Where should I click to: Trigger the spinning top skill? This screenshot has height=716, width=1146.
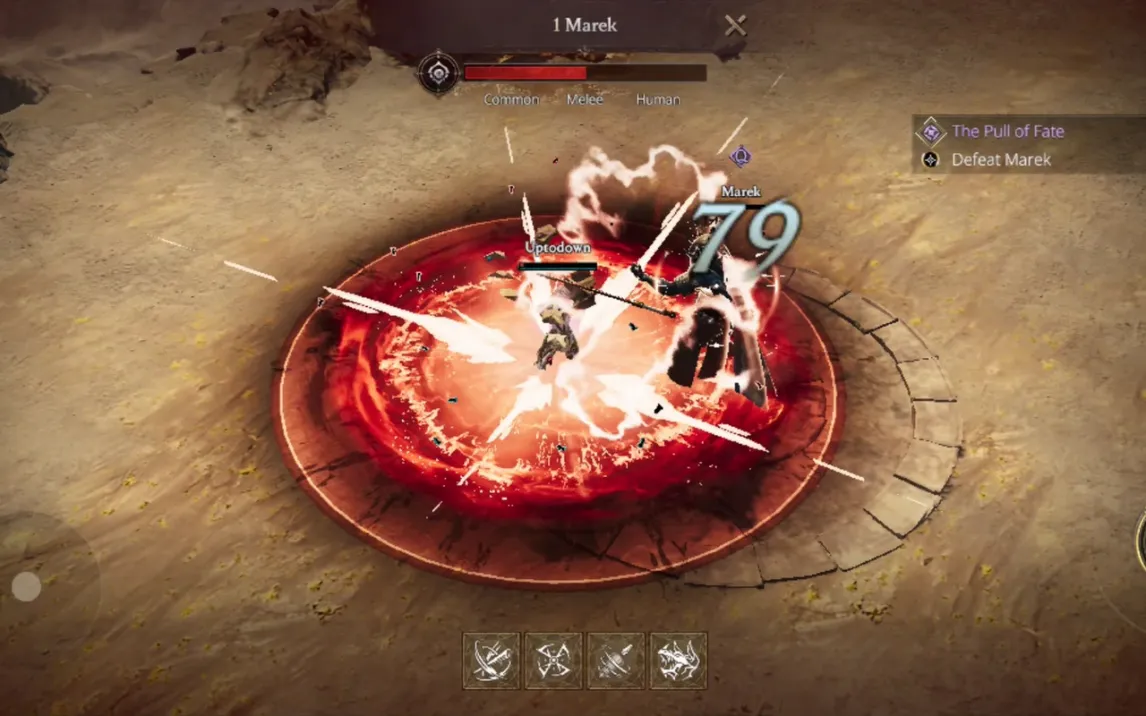[616, 660]
